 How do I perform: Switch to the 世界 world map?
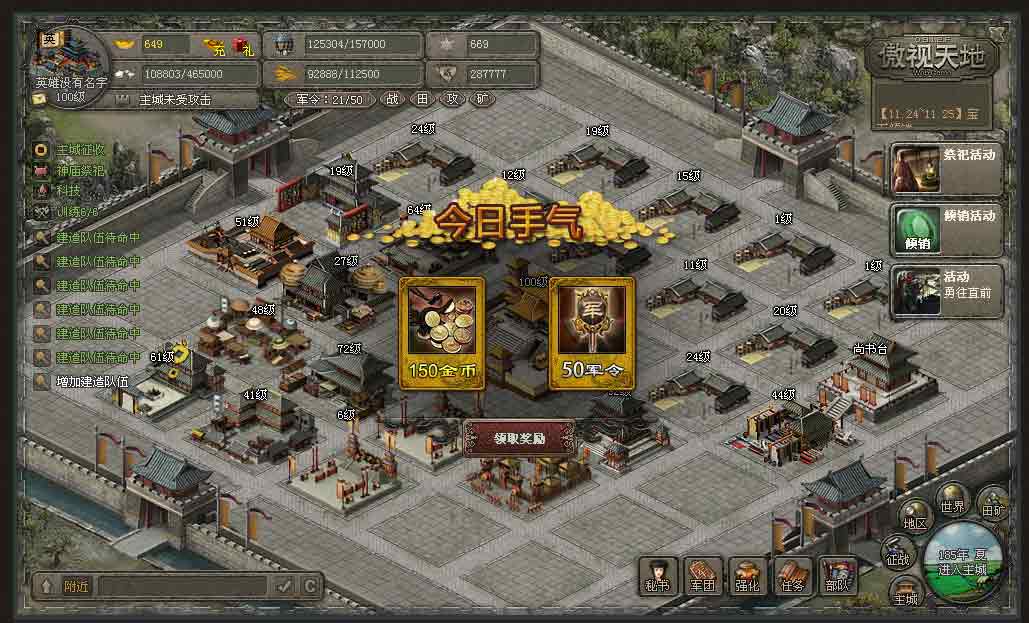(951, 500)
